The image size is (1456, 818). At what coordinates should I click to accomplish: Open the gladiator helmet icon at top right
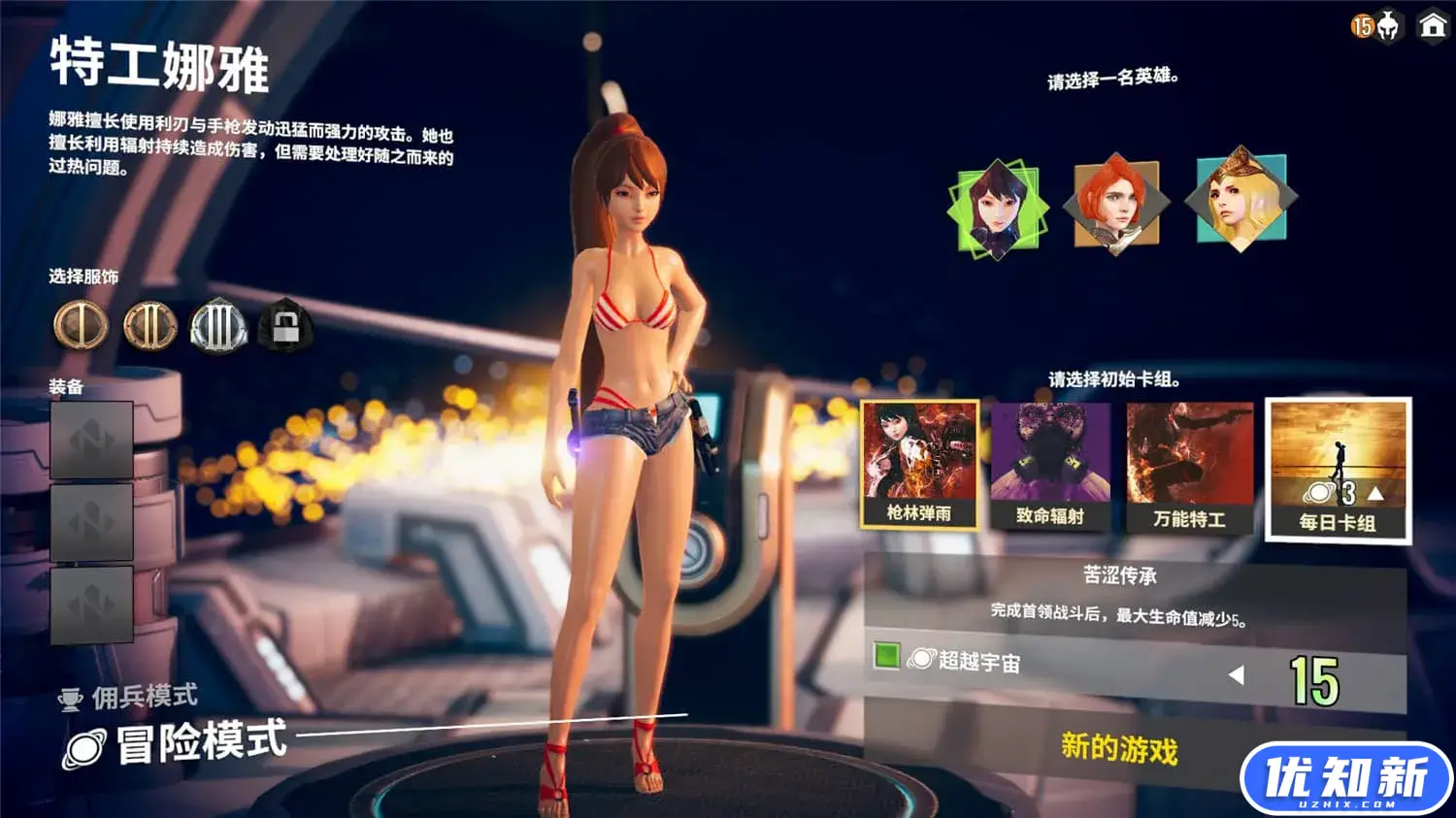click(x=1388, y=29)
